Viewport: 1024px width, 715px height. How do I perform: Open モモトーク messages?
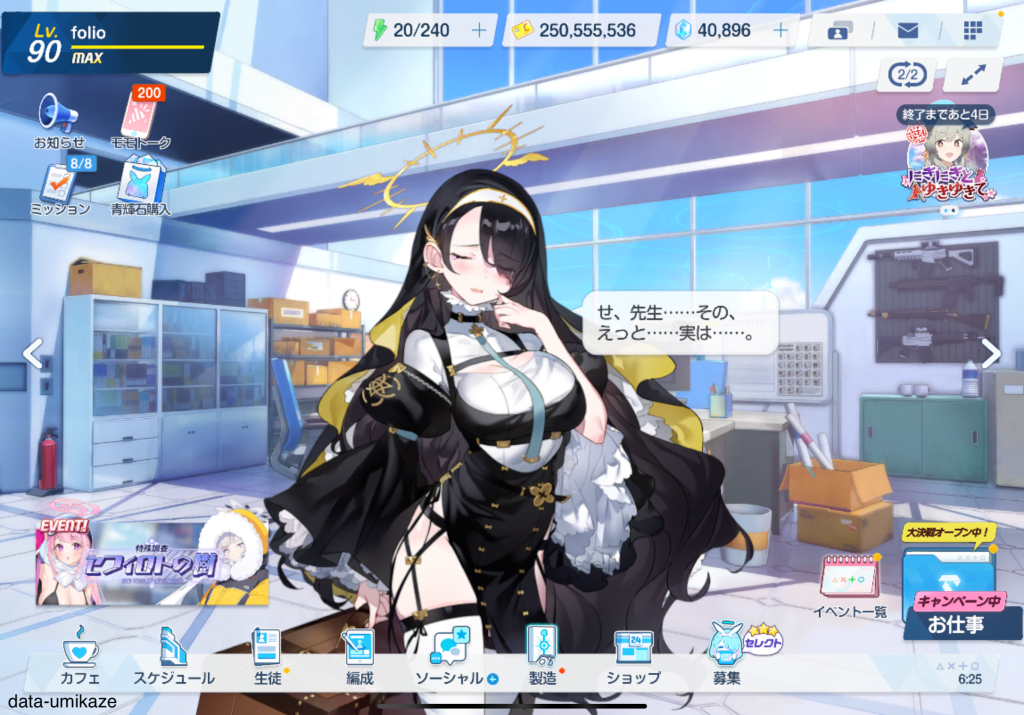140,120
